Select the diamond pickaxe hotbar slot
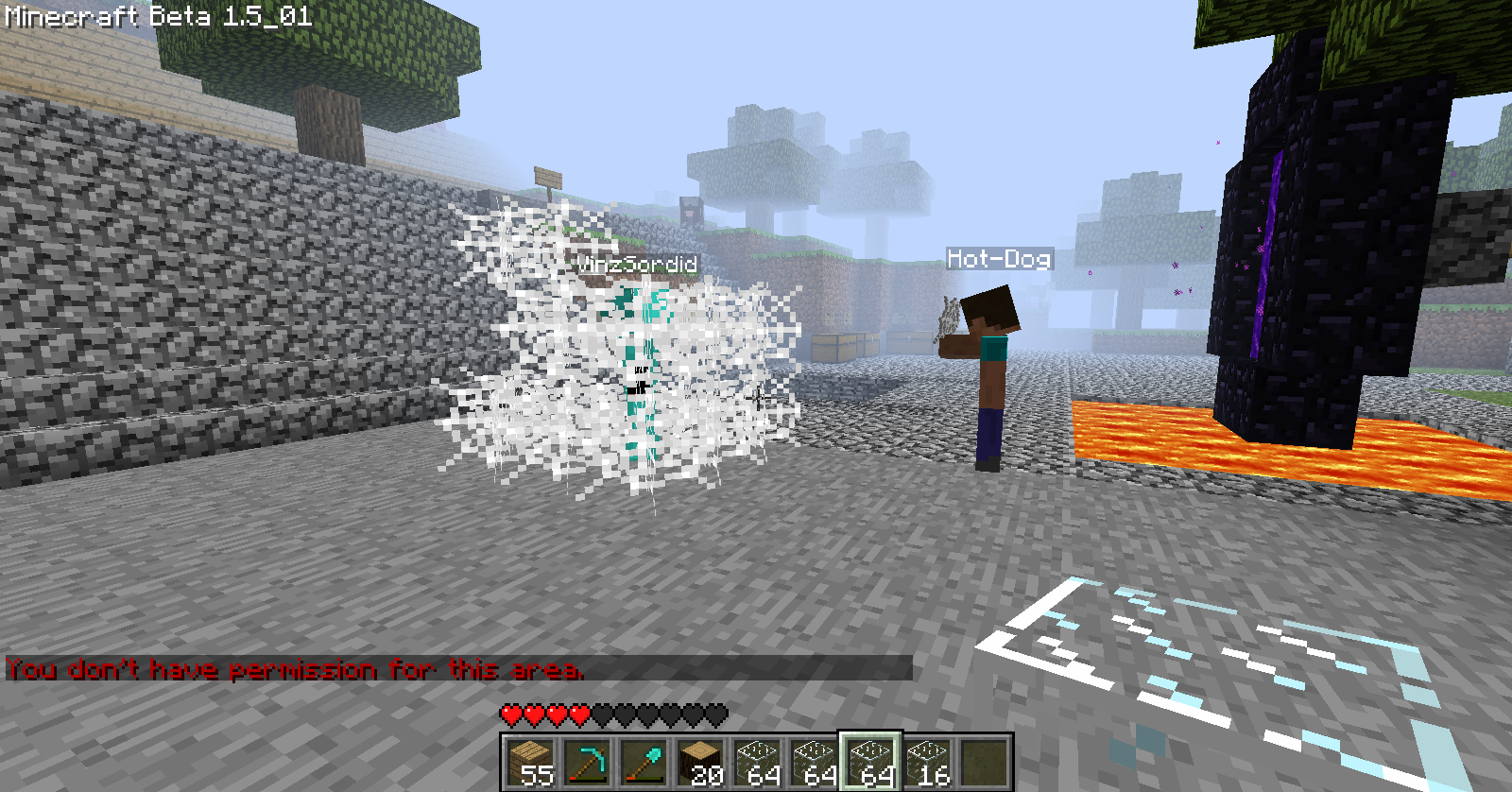 pos(586,762)
